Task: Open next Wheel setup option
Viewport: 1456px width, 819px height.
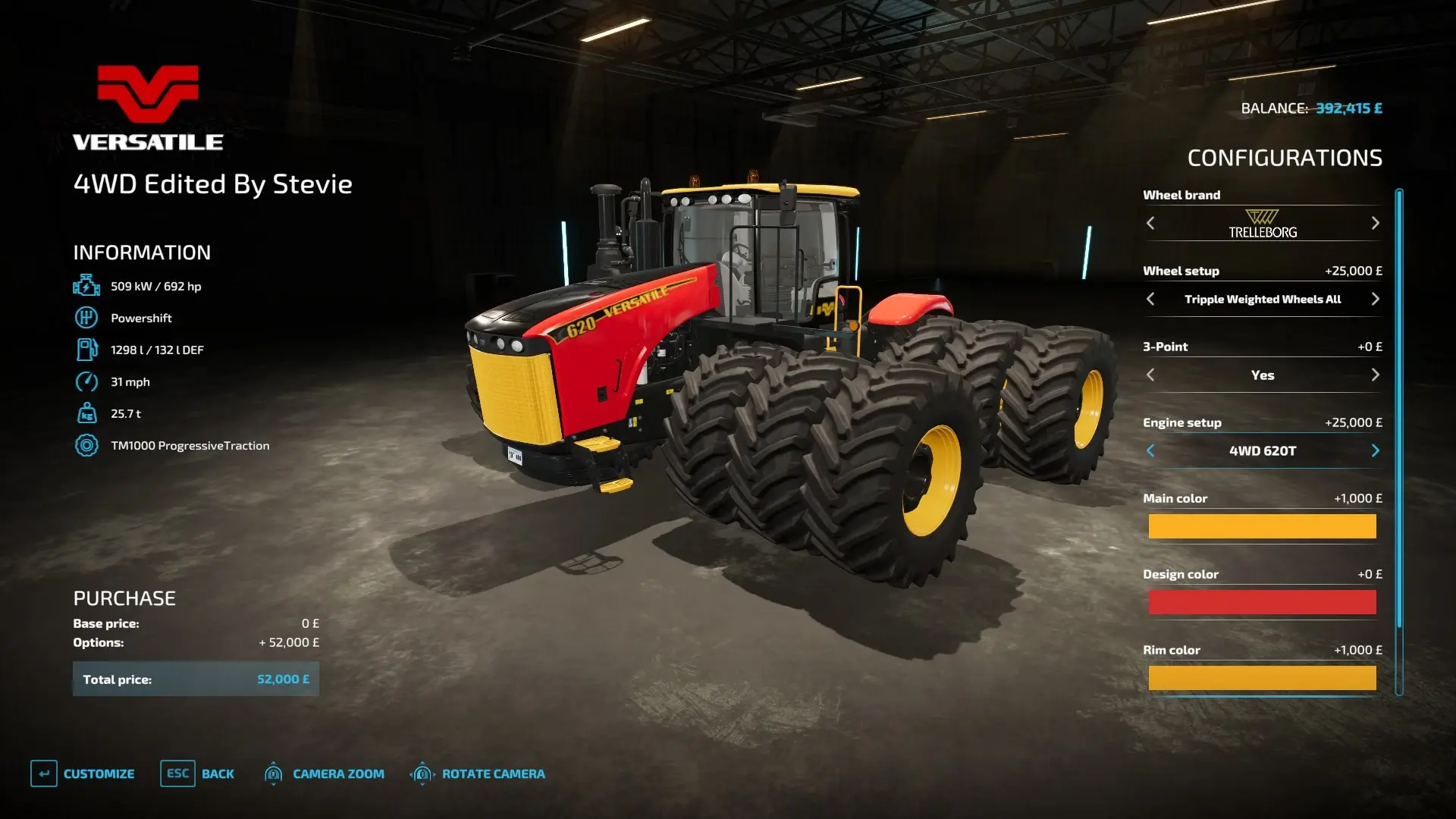Action: (1374, 299)
